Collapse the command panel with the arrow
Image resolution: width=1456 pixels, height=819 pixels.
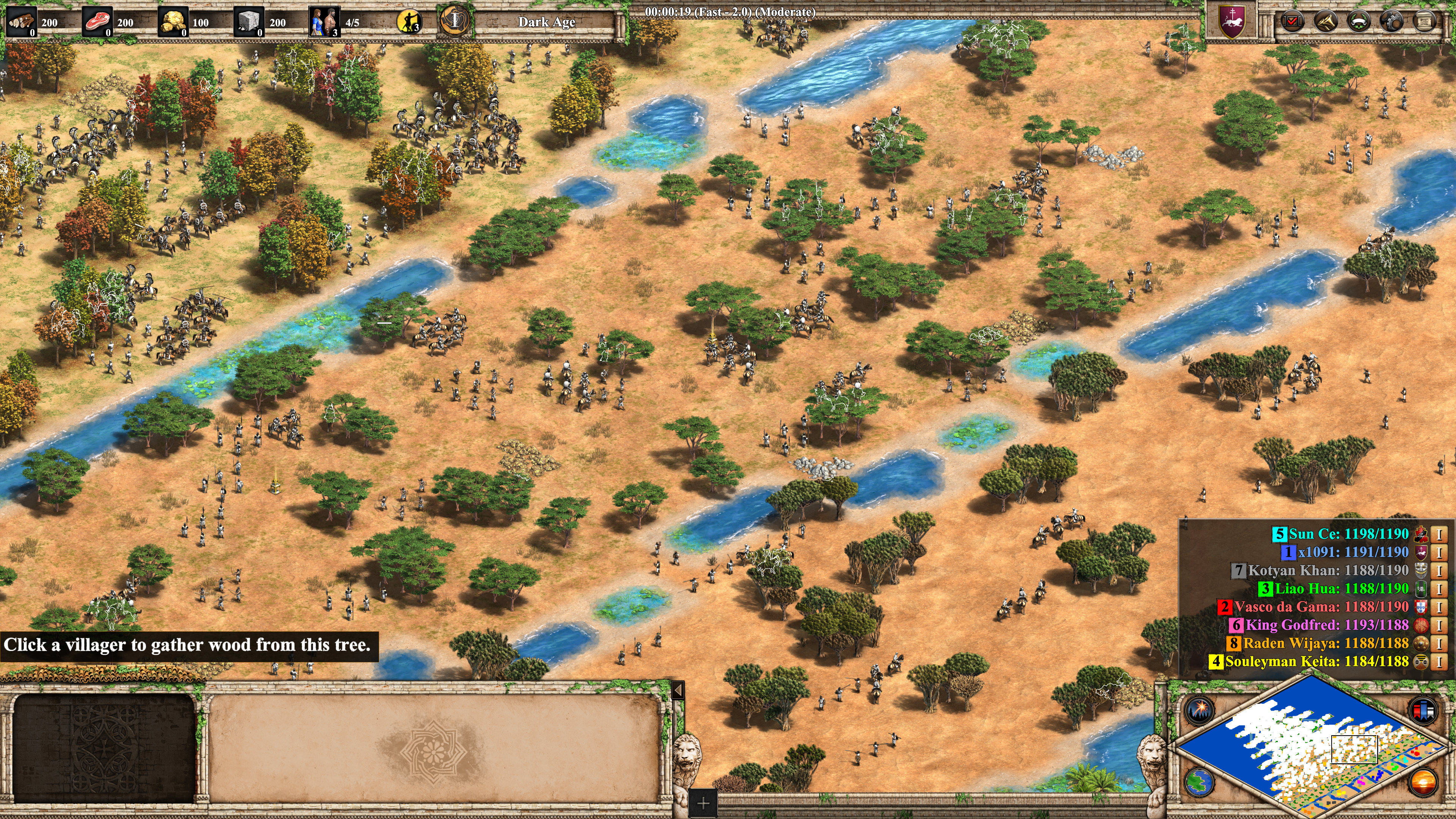[678, 690]
